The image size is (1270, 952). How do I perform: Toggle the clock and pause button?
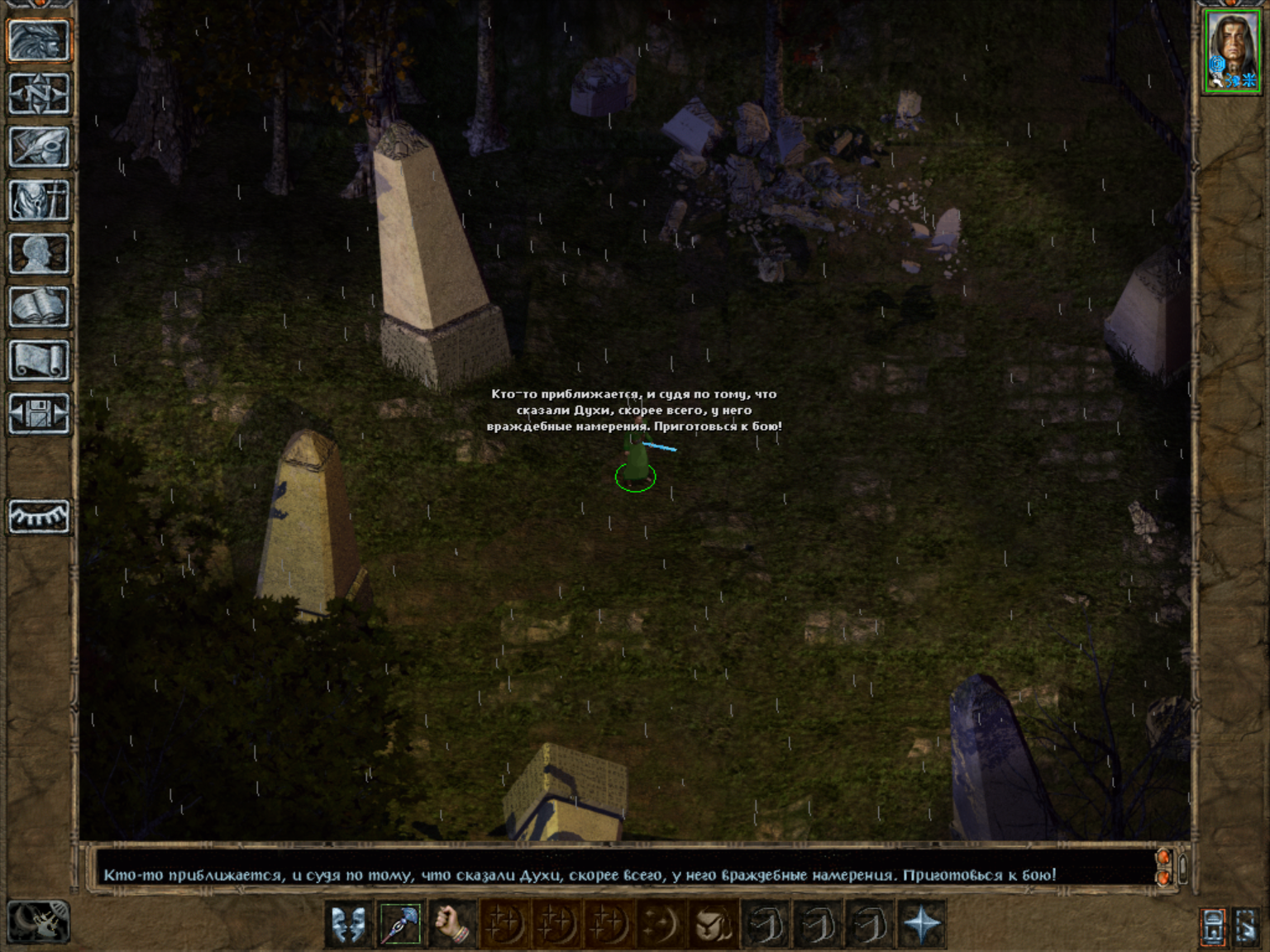point(38,921)
